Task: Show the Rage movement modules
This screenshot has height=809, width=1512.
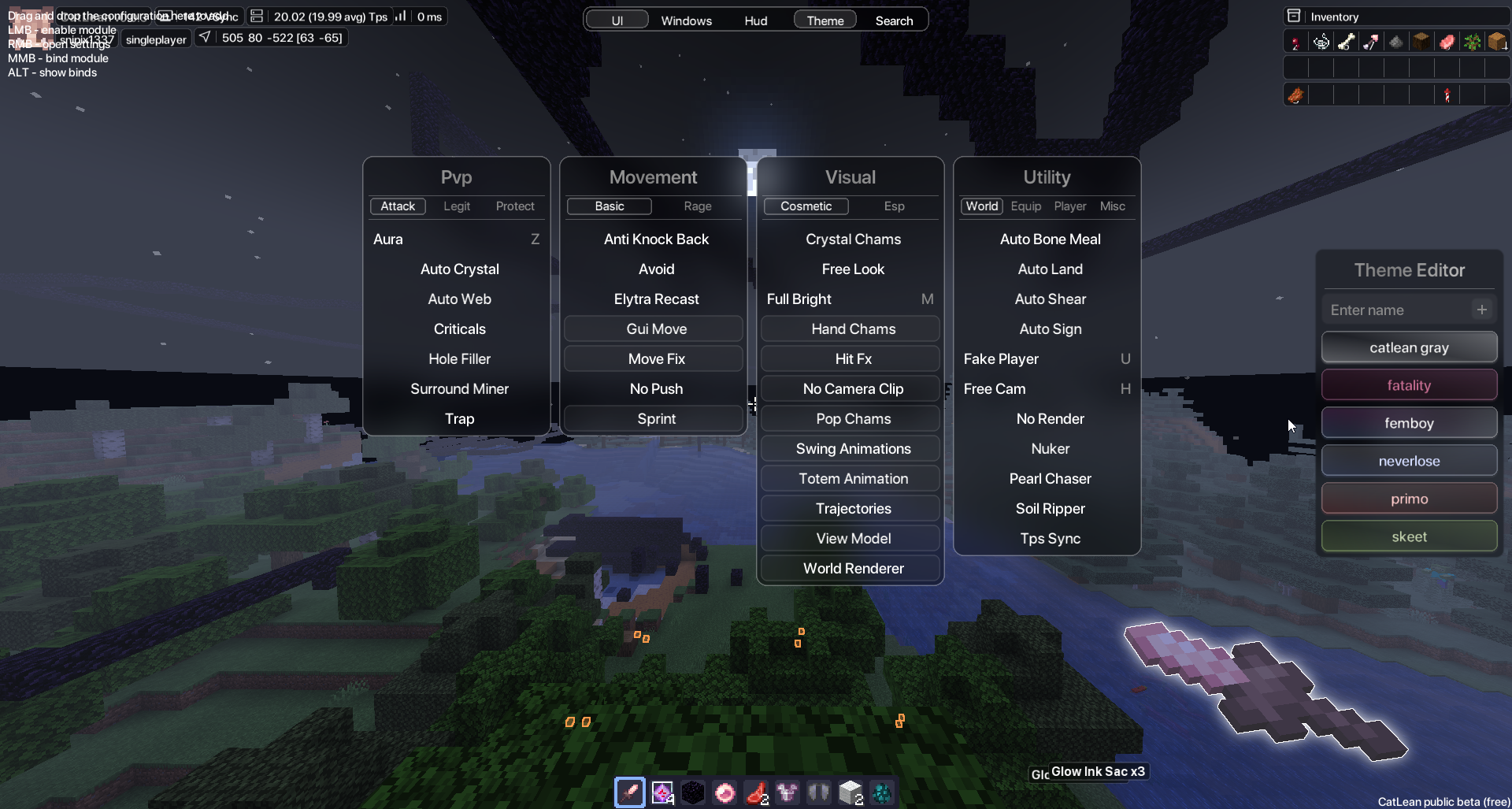Action: click(697, 206)
